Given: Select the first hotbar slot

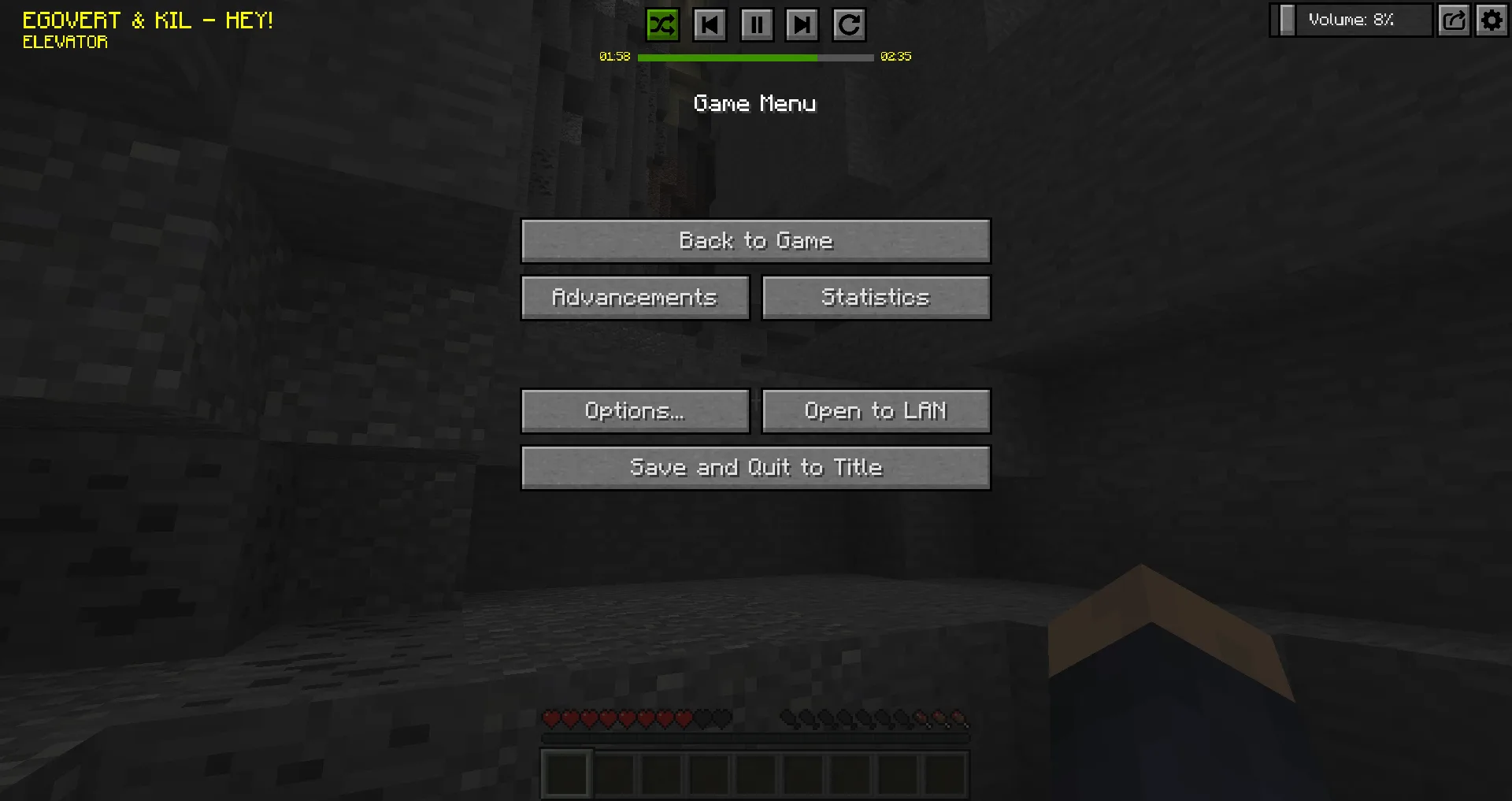Looking at the screenshot, I should click(565, 773).
